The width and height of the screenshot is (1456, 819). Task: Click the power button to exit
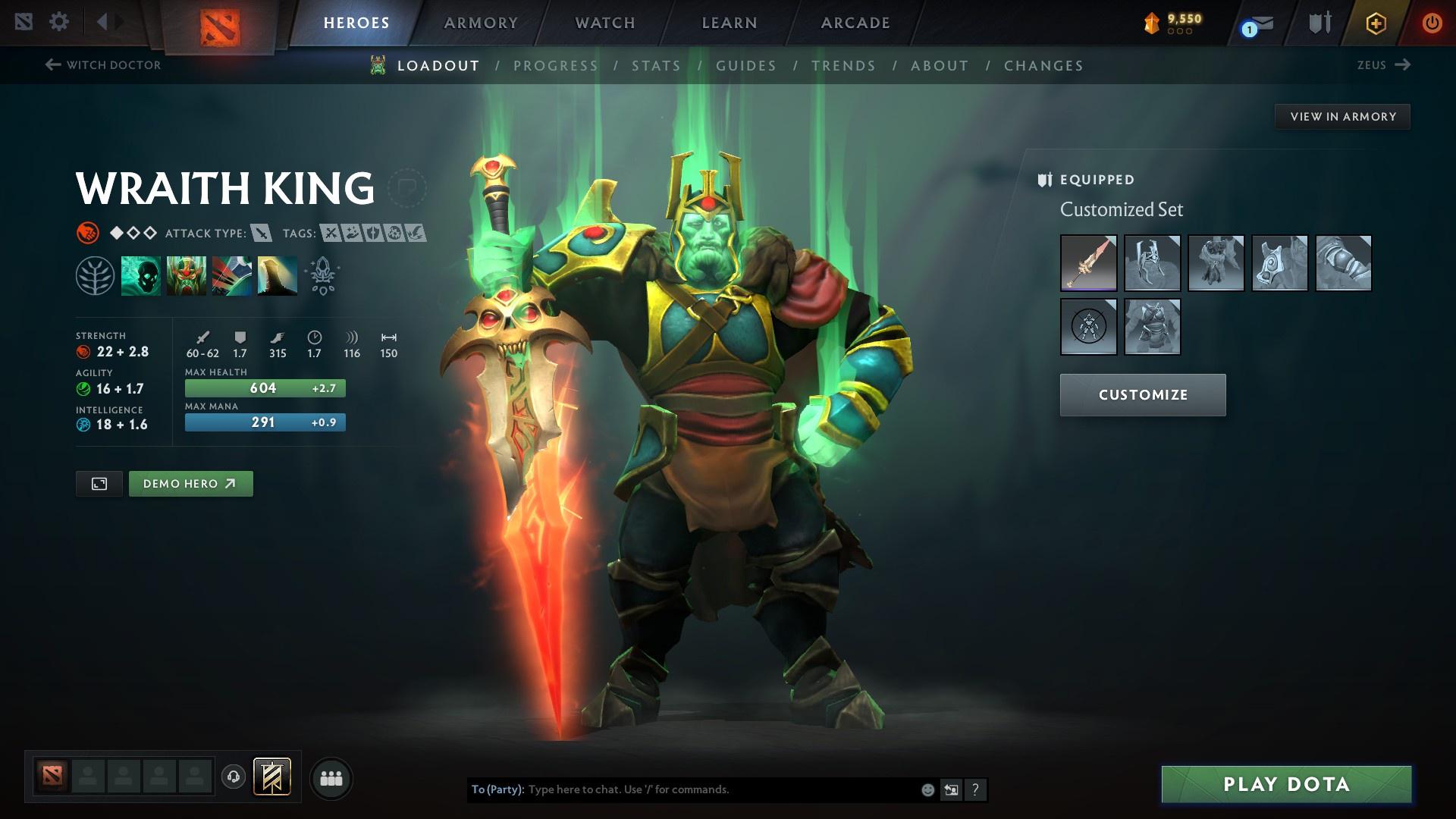point(1433,21)
